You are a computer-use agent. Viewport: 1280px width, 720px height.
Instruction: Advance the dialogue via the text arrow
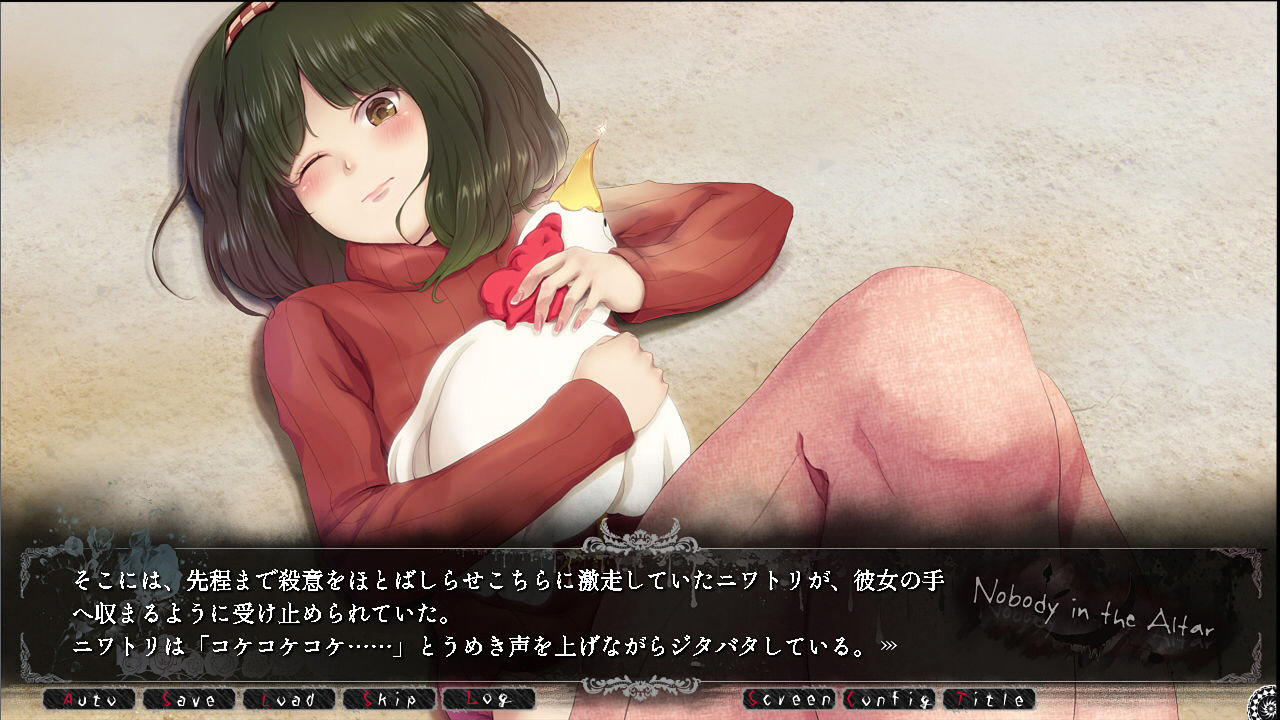(x=888, y=646)
